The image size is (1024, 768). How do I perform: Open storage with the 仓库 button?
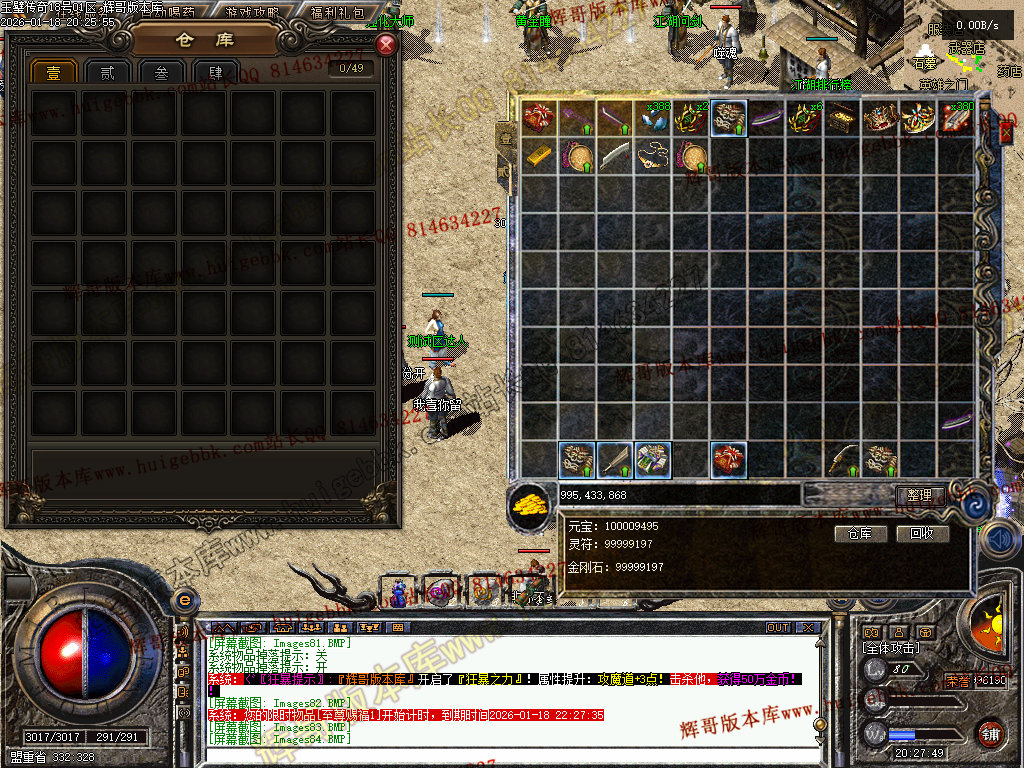pos(860,534)
